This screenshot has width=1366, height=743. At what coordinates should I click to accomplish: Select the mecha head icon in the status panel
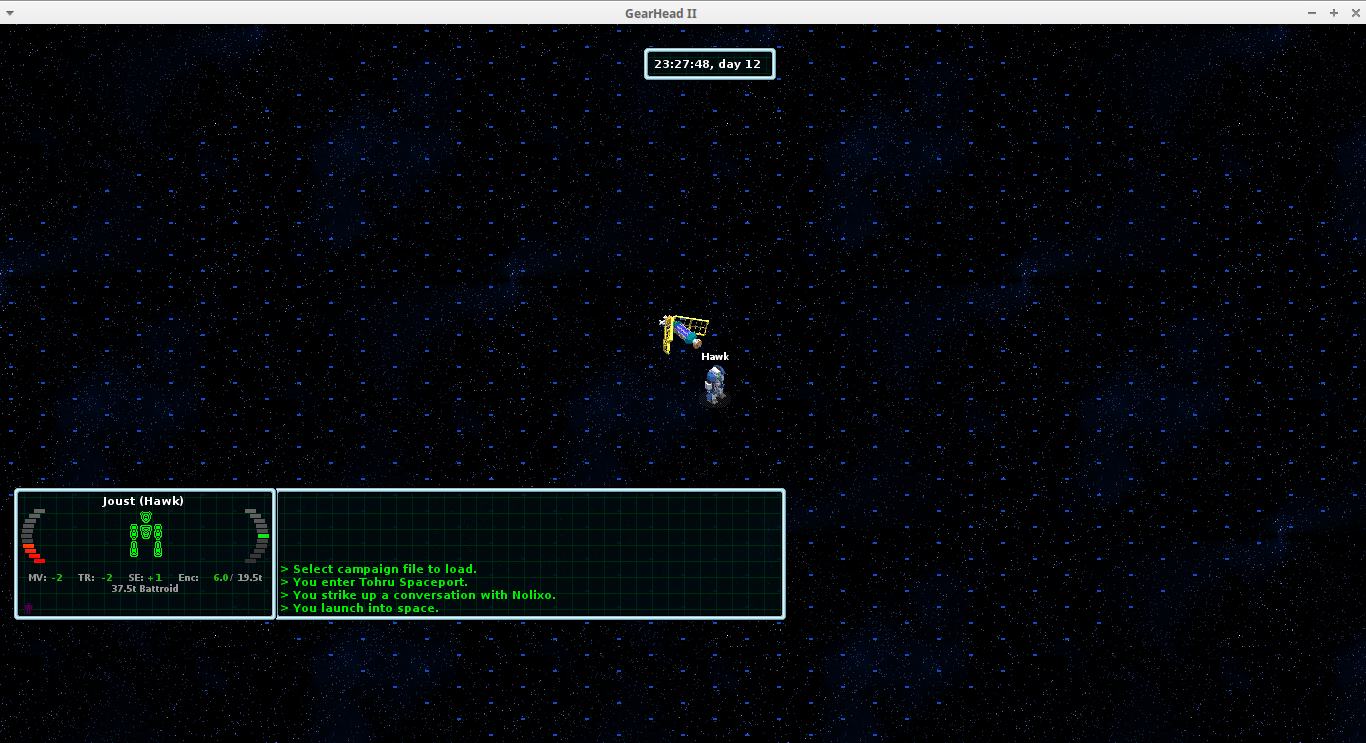(145, 516)
